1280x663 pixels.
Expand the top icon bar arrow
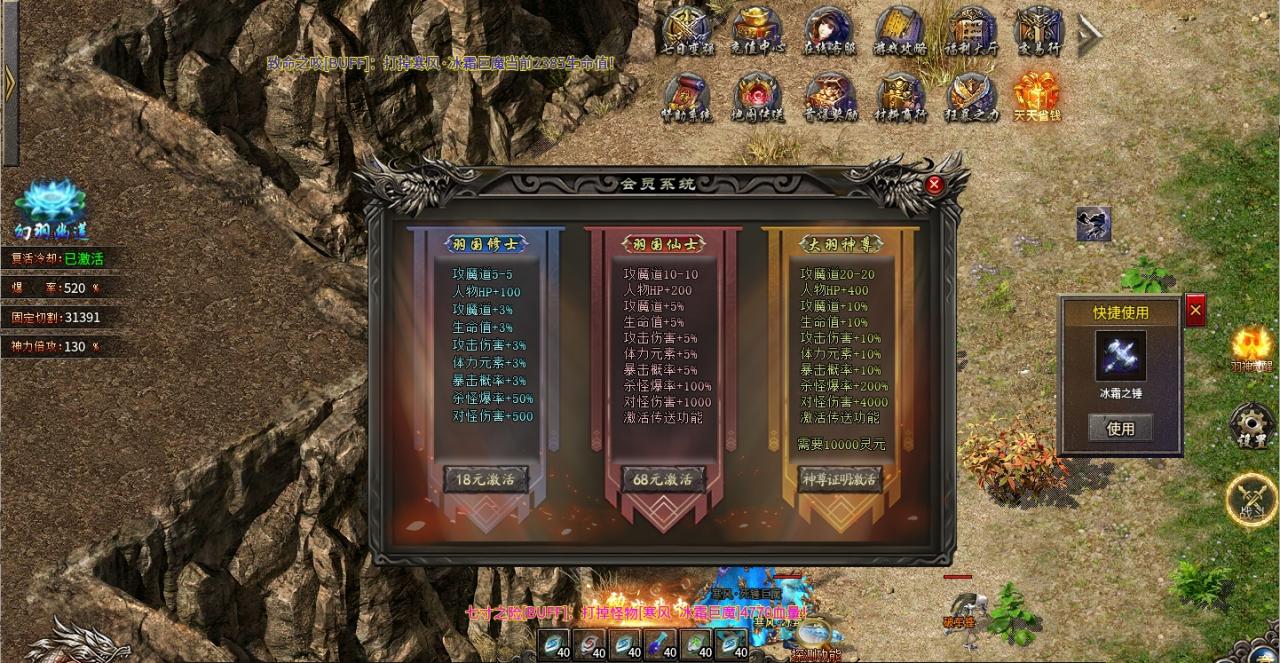(1089, 35)
